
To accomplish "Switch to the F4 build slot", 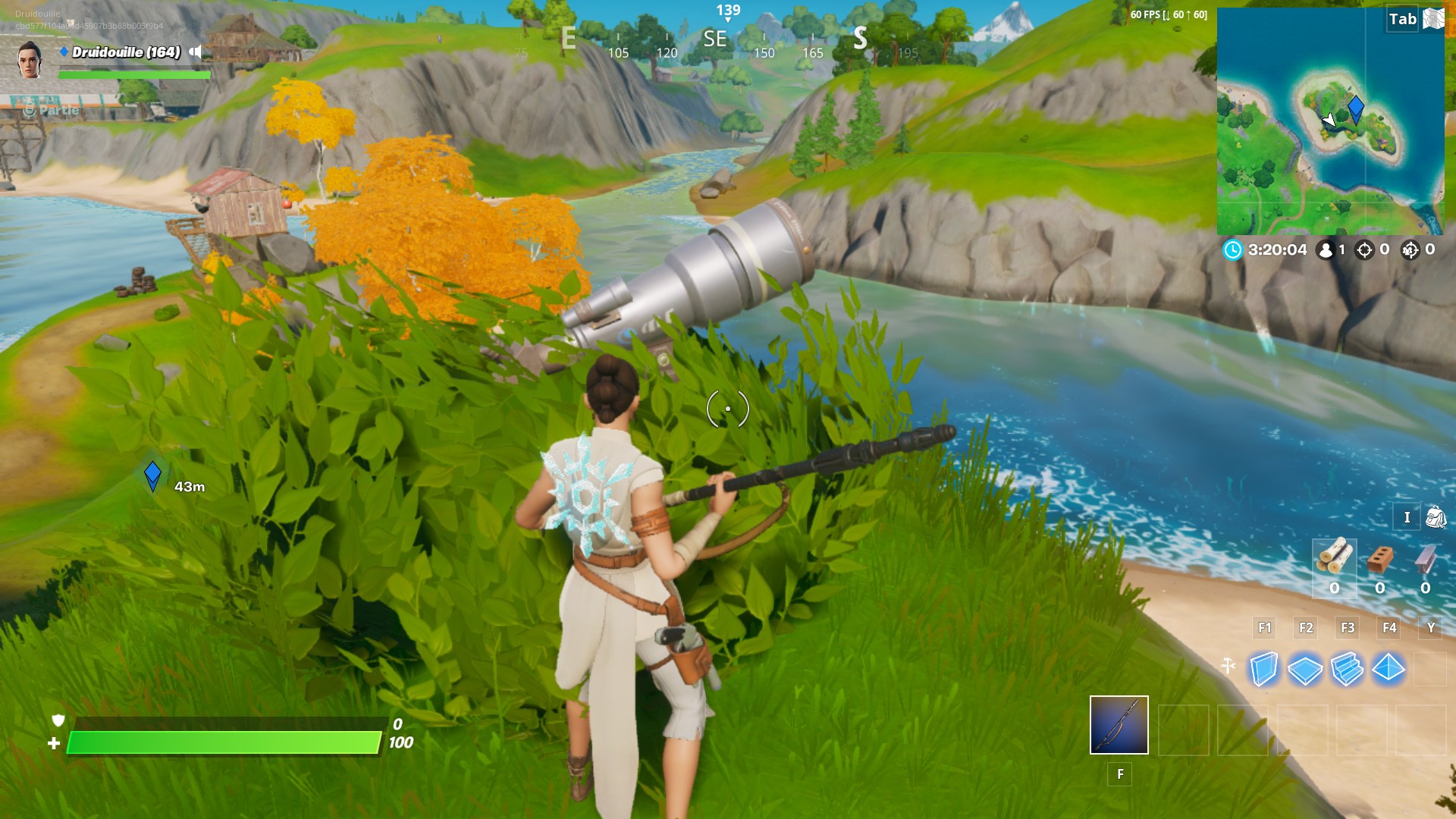I will [1390, 628].
